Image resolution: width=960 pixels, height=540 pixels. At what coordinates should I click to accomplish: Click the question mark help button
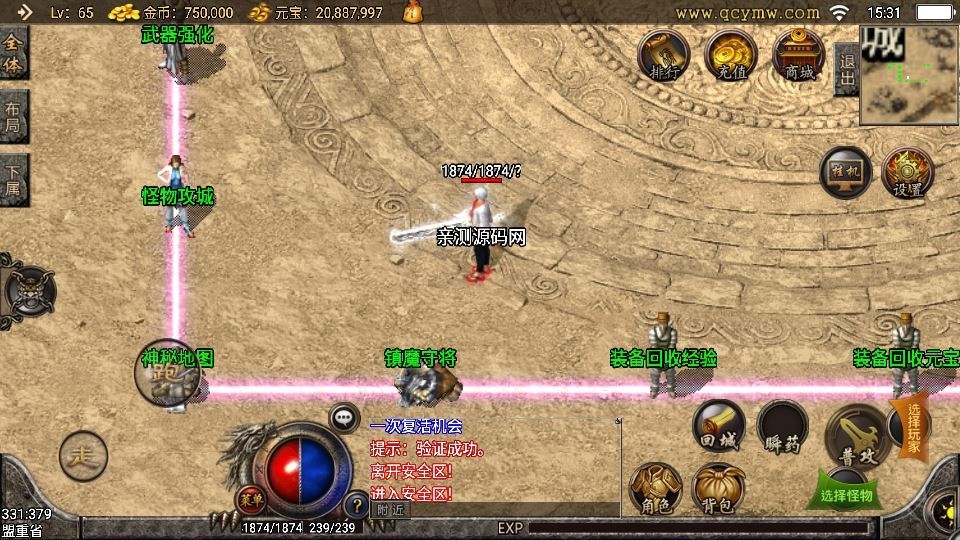tap(354, 504)
